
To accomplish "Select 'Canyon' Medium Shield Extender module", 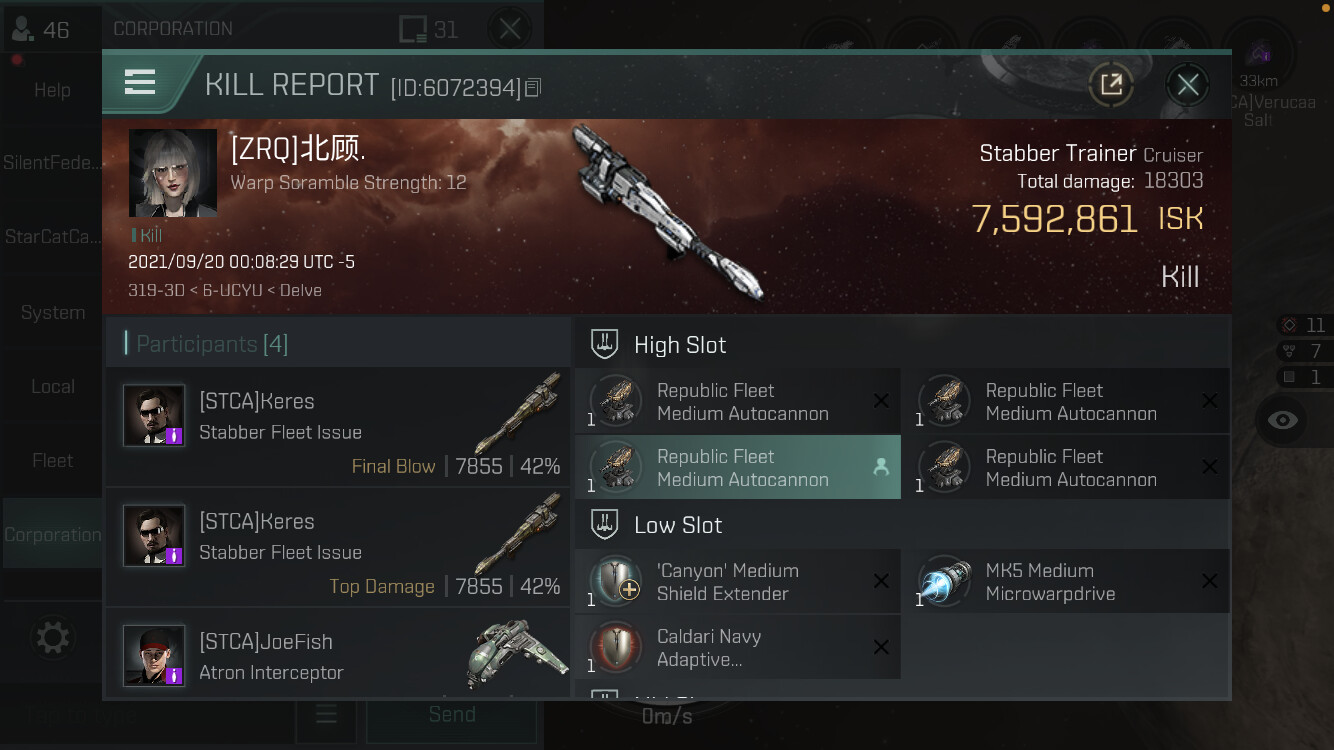I will [738, 582].
